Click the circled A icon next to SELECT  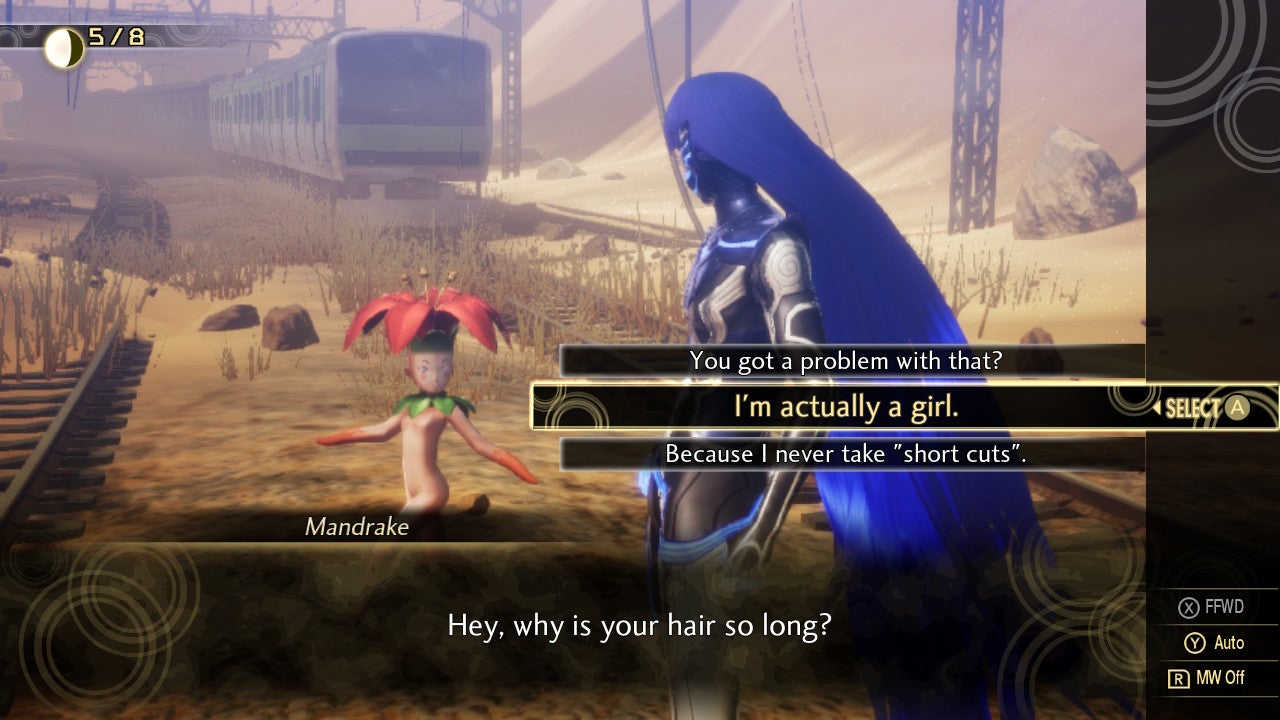click(1237, 407)
